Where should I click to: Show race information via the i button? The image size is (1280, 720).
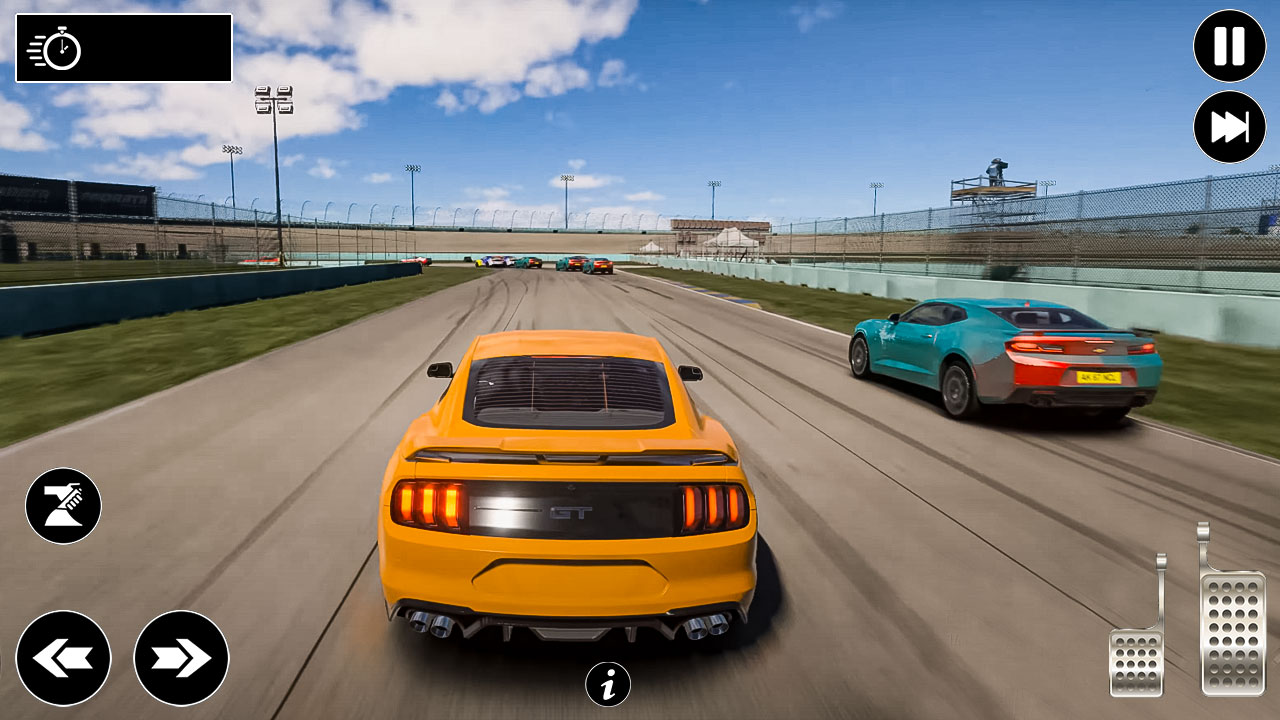click(607, 684)
